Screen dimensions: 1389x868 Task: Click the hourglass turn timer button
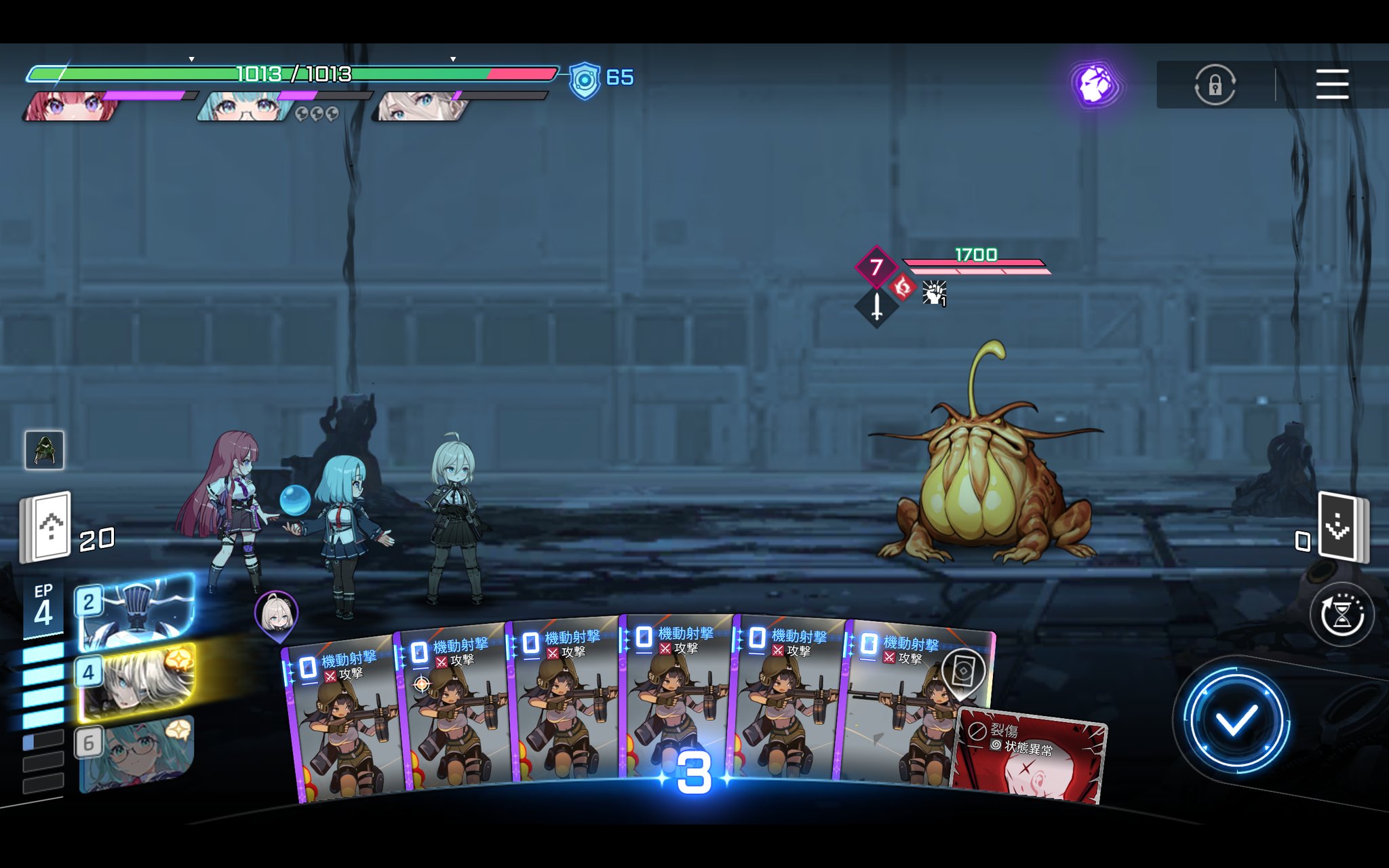tap(1341, 615)
